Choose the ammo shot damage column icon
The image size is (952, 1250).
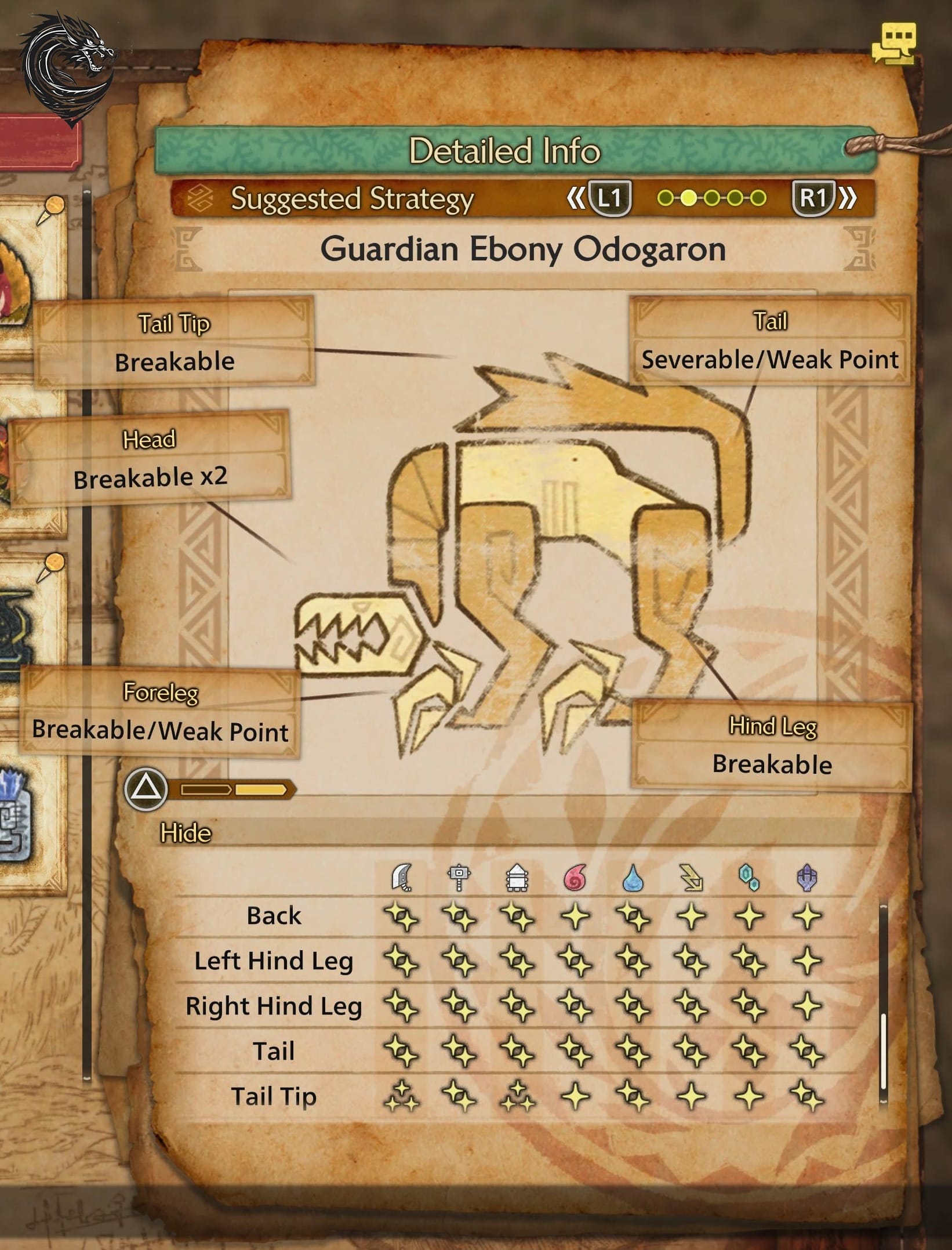coord(517,878)
